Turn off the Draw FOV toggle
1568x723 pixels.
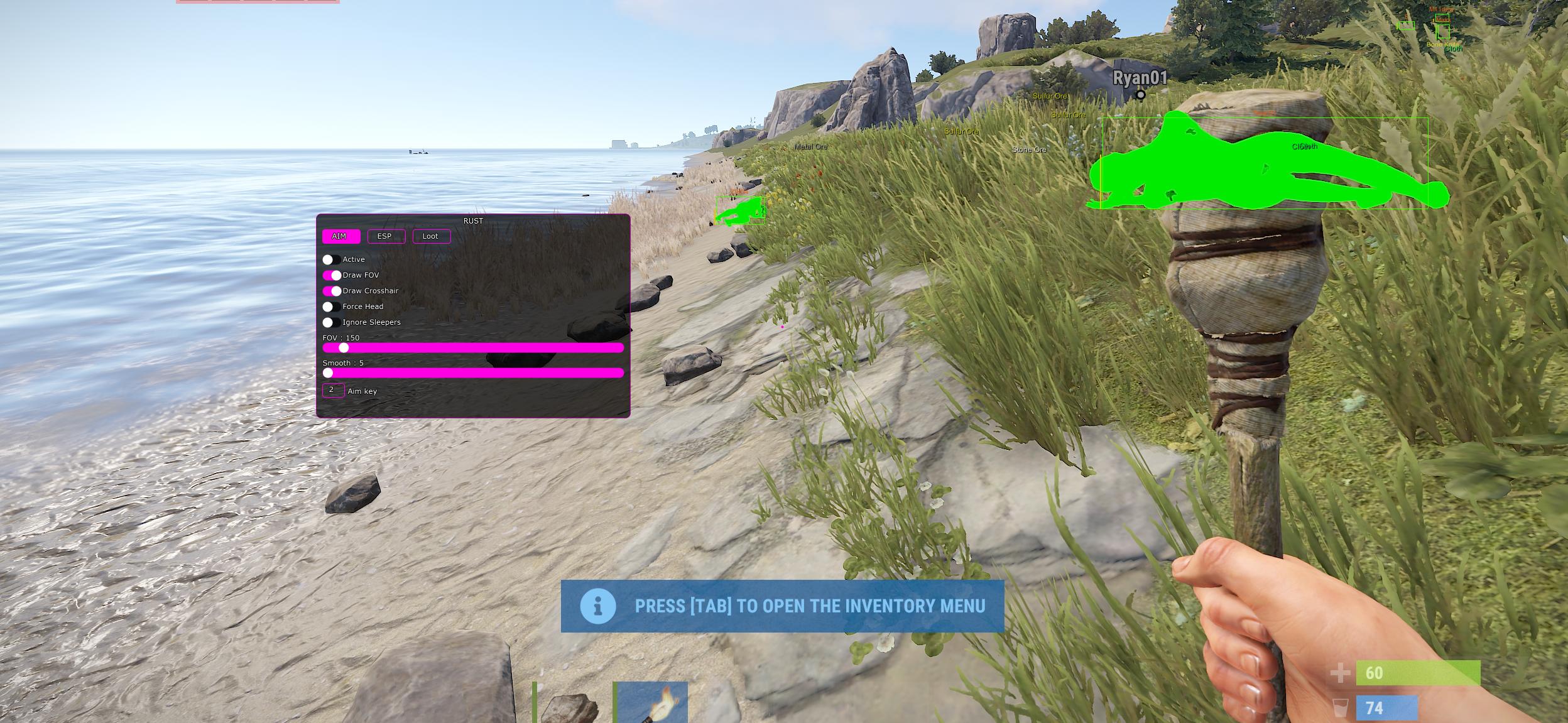click(x=331, y=275)
